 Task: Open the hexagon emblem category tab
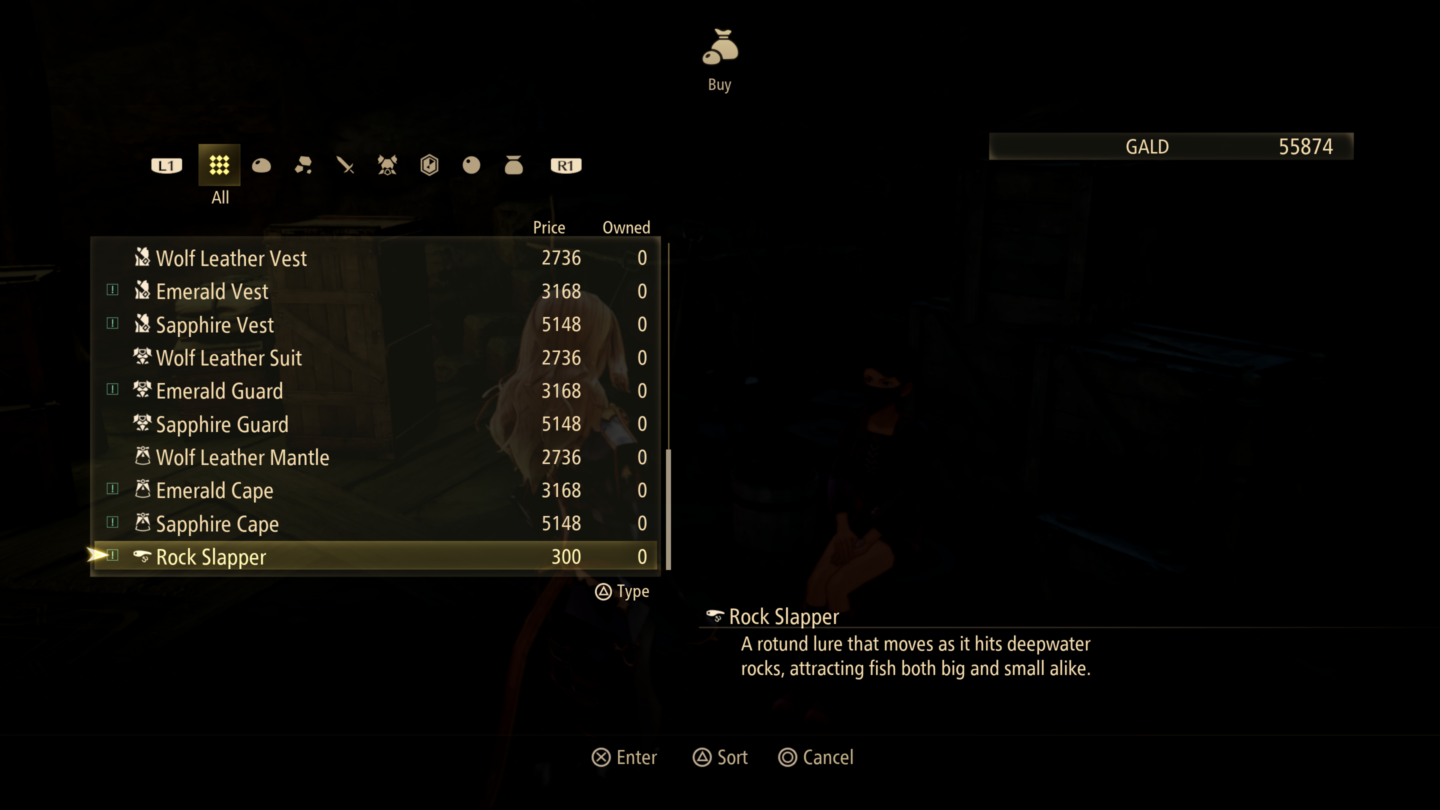pos(430,166)
